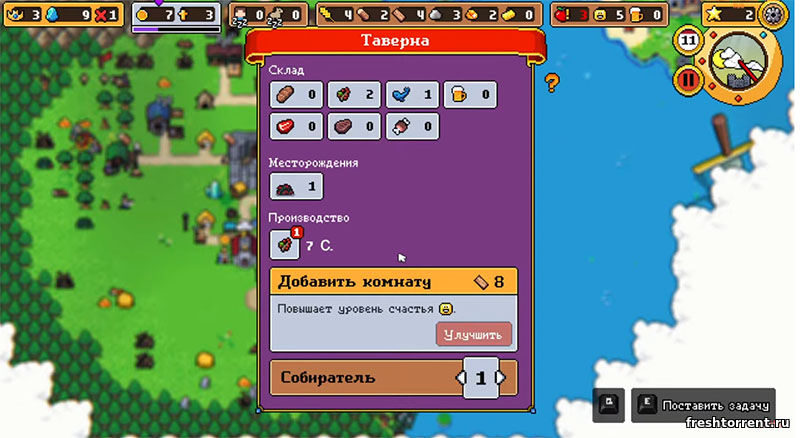Select the blue fish storage slot

[413, 95]
